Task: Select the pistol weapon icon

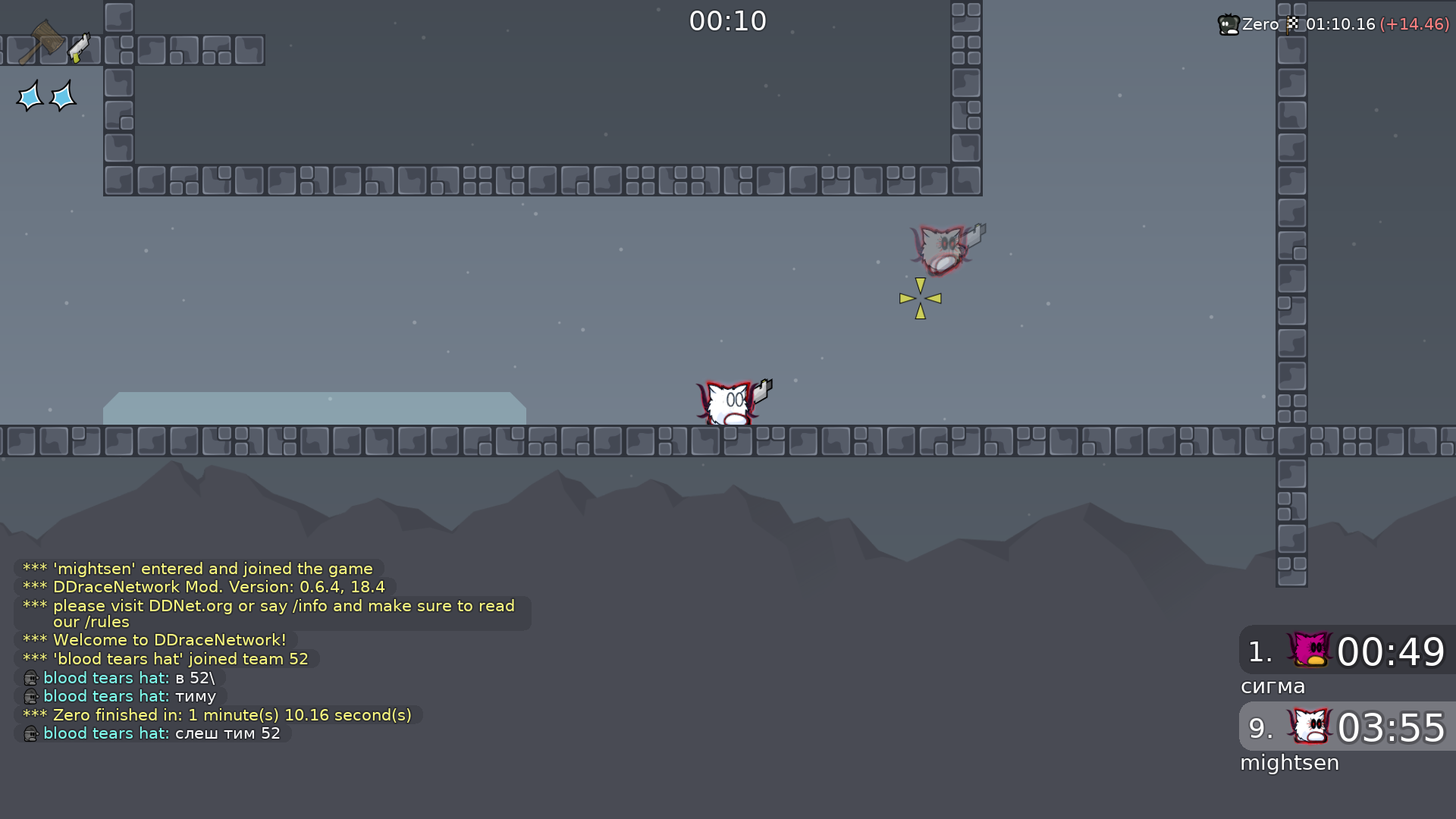Action: (79, 48)
